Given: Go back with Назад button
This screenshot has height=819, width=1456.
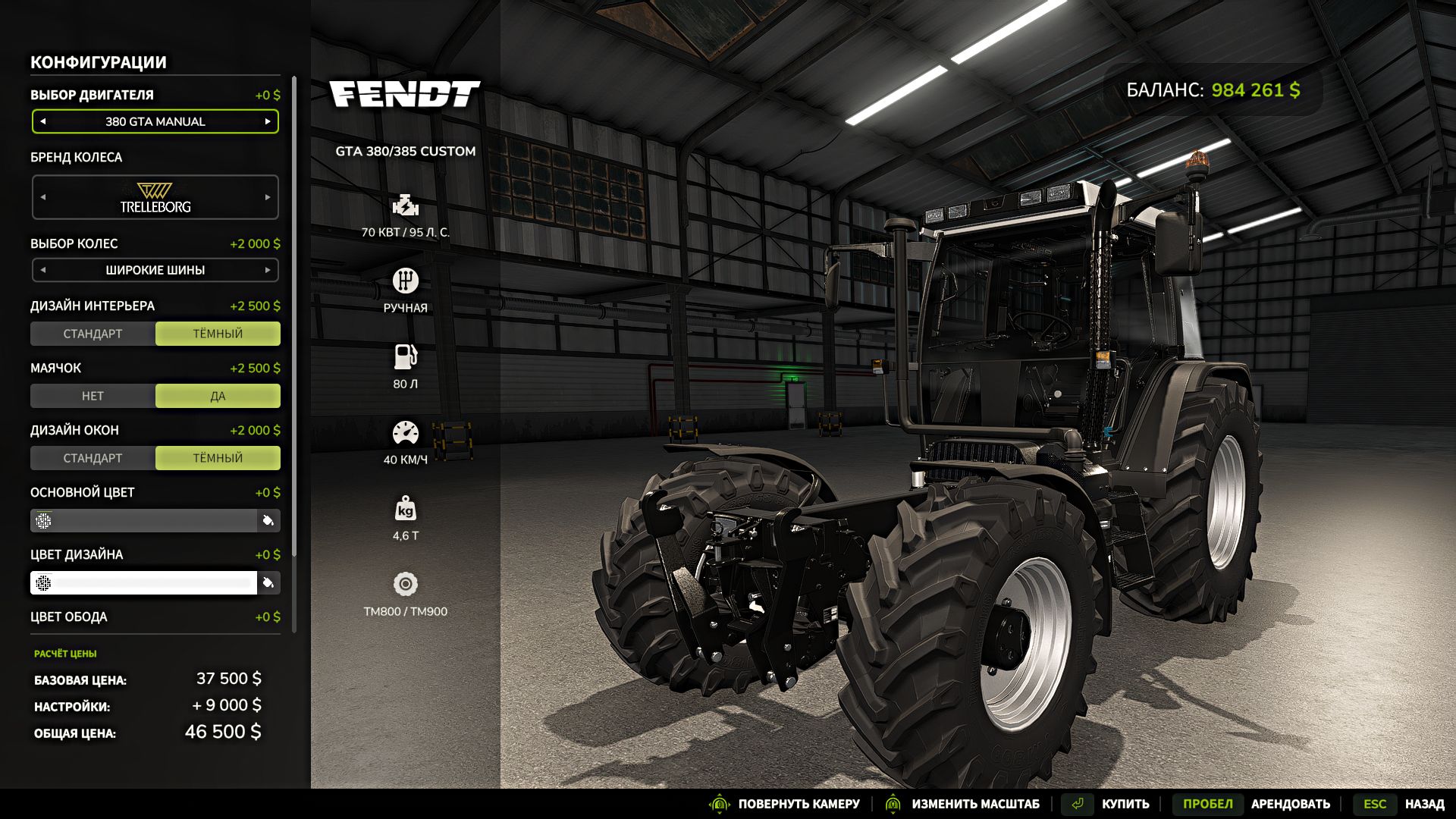Looking at the screenshot, I should tap(1423, 804).
